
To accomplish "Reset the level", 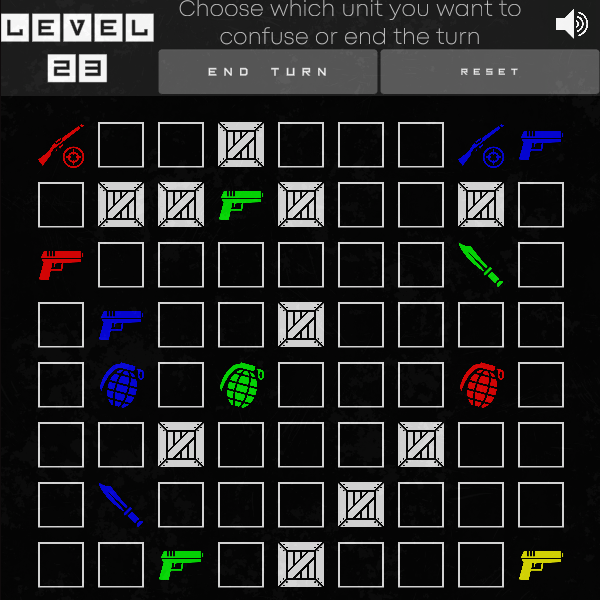I will (489, 72).
